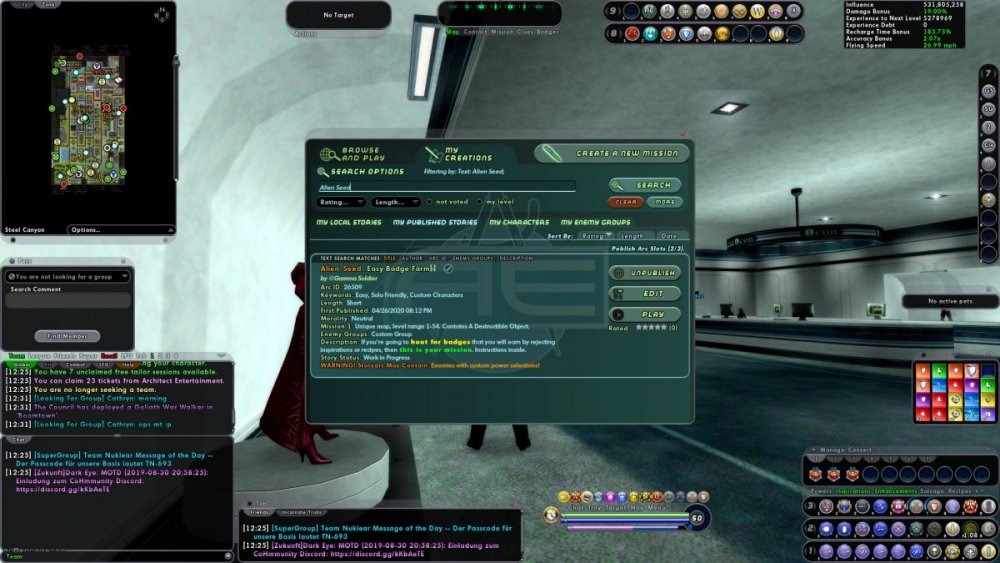View My Local Stories
The width and height of the screenshot is (1000, 563).
348,222
